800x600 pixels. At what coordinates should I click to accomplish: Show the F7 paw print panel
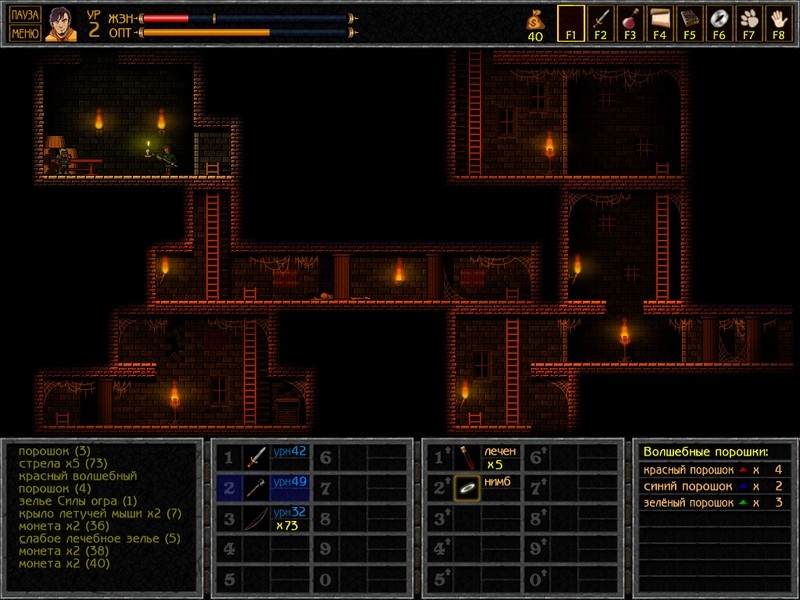tap(748, 21)
